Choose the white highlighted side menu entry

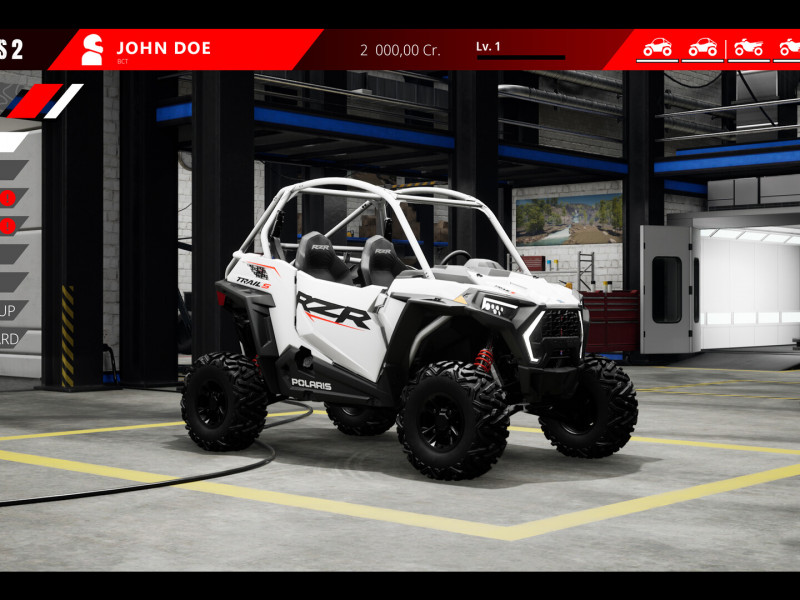(x=12, y=142)
